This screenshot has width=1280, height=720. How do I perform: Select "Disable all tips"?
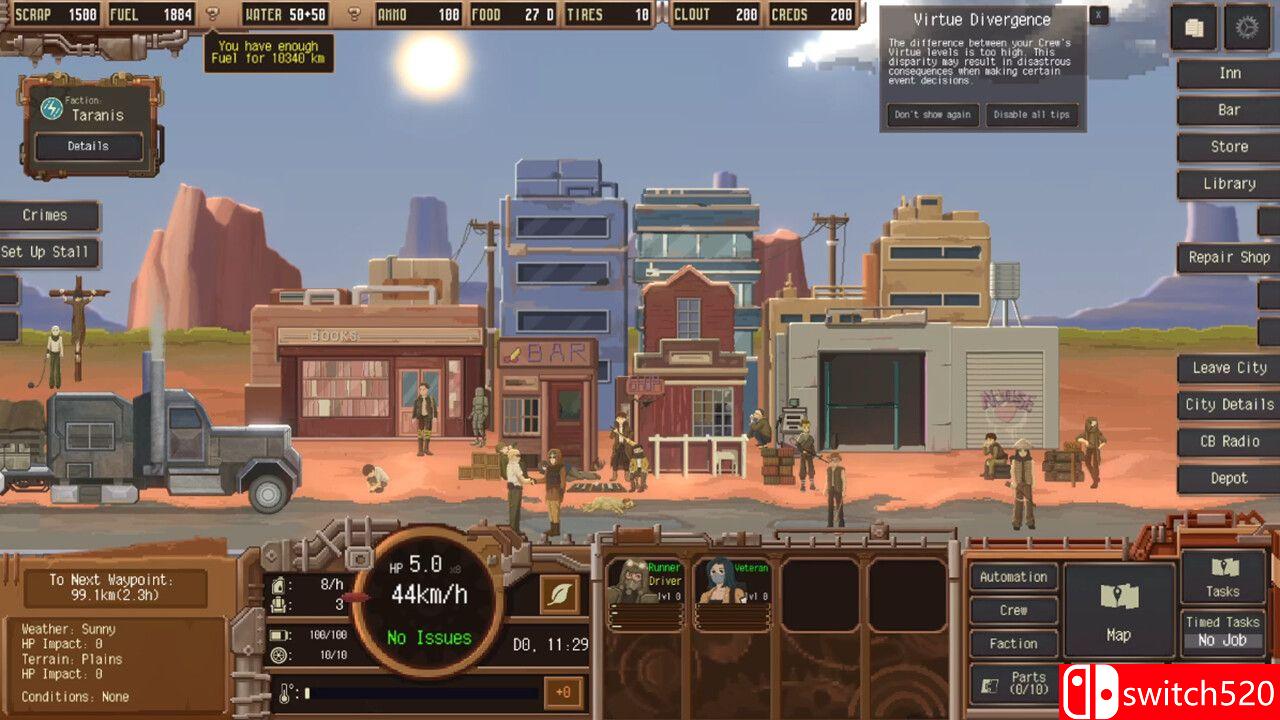[1032, 114]
